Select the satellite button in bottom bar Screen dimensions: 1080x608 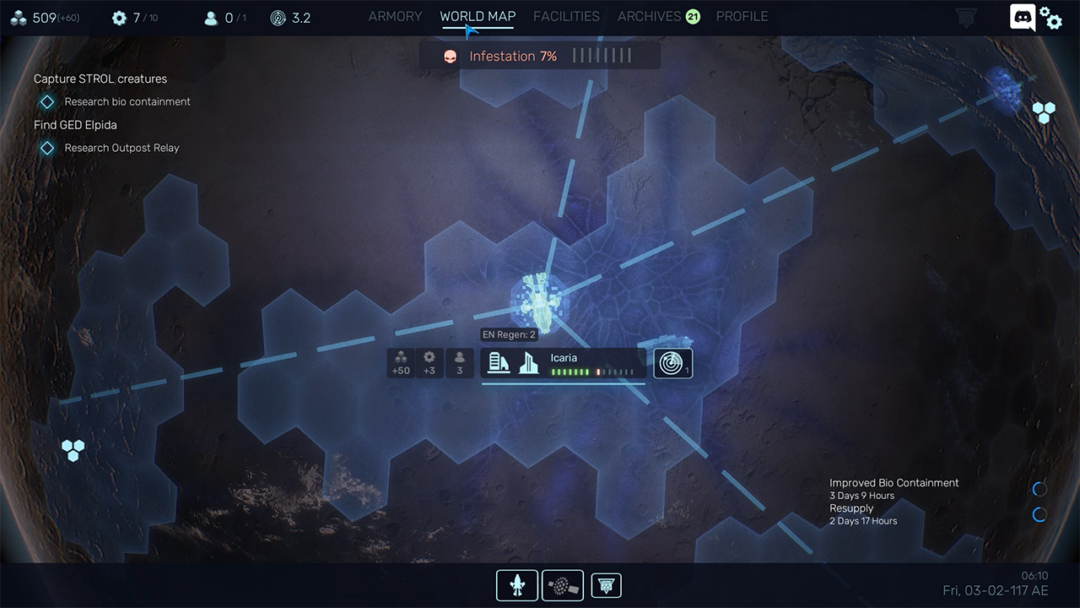point(563,585)
